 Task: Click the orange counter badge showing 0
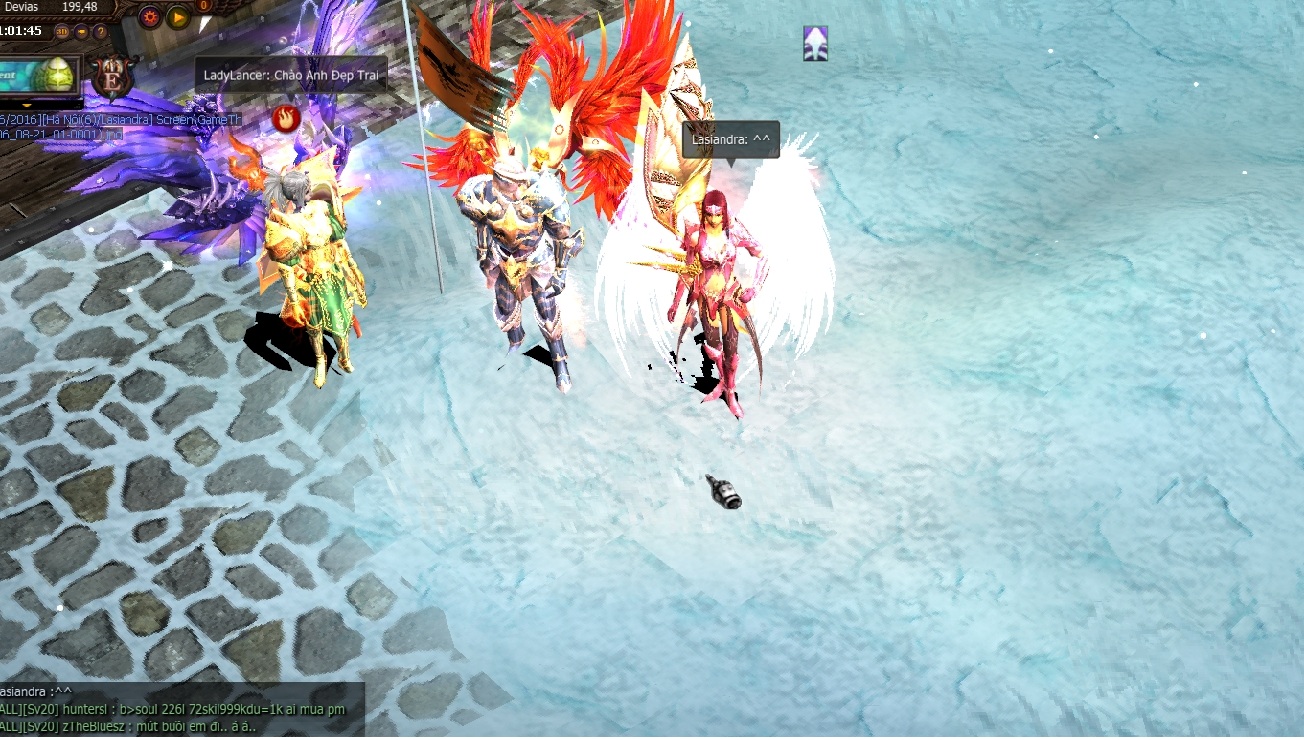tap(204, 6)
